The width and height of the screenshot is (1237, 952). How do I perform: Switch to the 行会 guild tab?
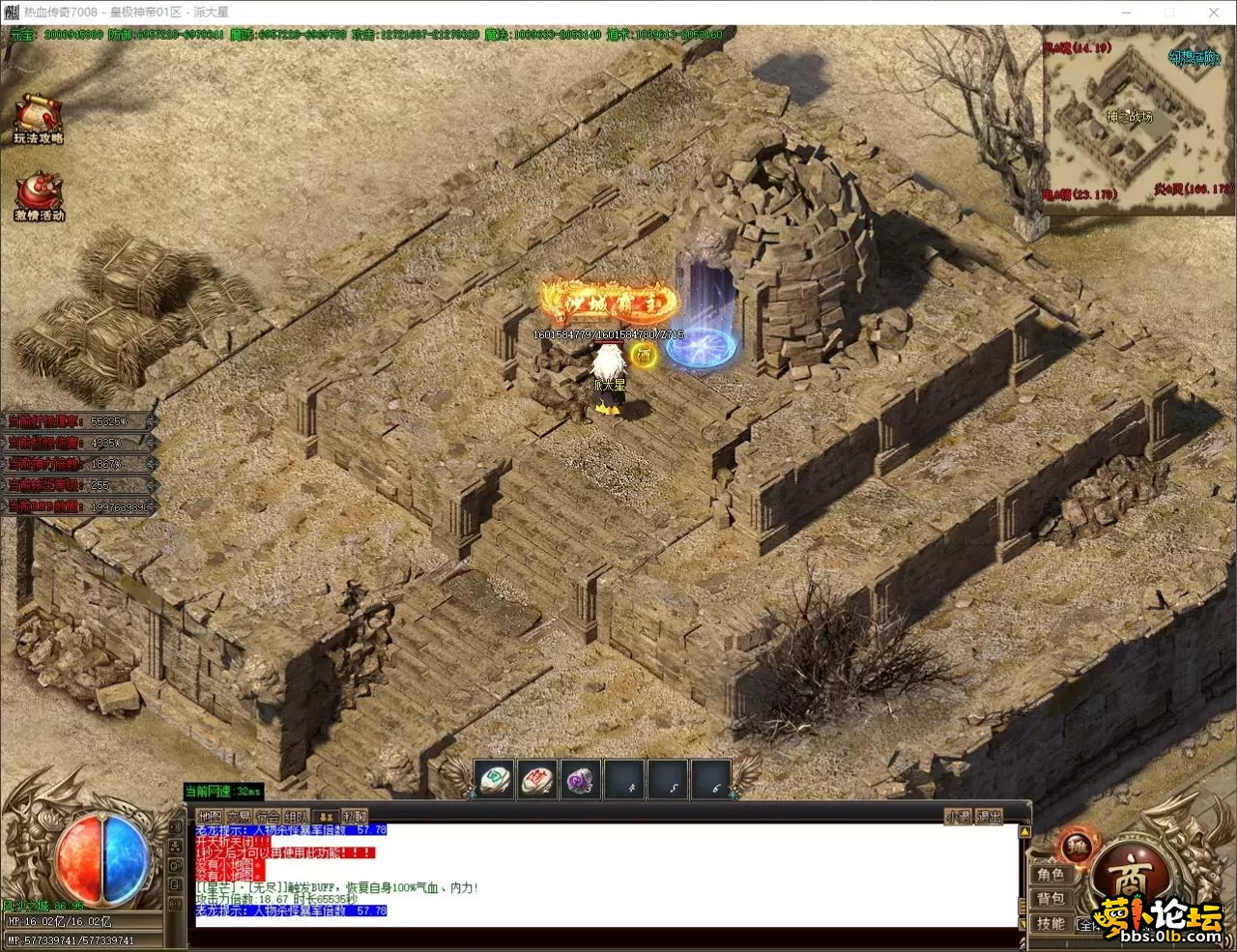pyautogui.click(x=268, y=817)
